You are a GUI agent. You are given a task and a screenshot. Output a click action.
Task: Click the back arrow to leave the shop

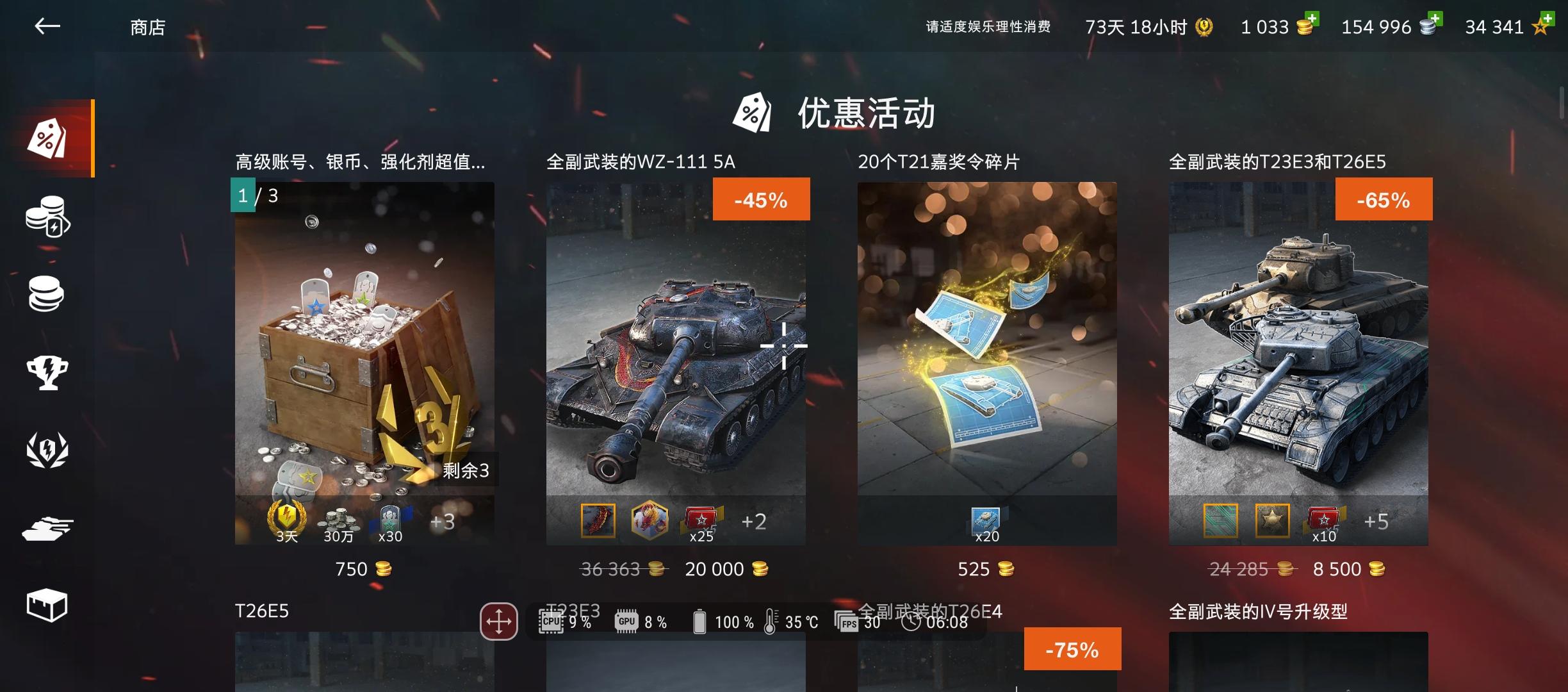(x=47, y=26)
